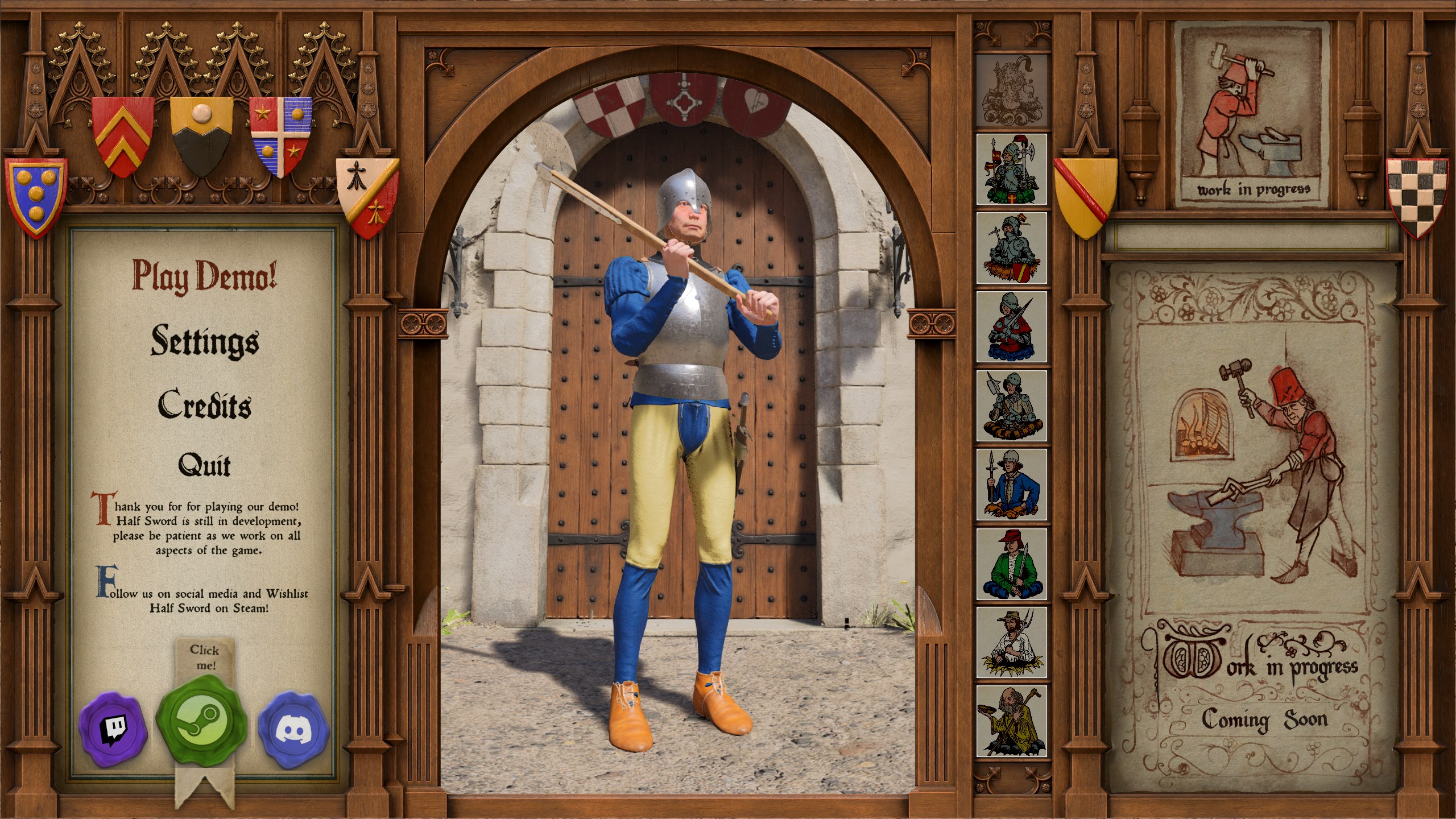Image resolution: width=1456 pixels, height=819 pixels.
Task: Select the armored knight with red-yellow shield
Action: coord(1012,248)
